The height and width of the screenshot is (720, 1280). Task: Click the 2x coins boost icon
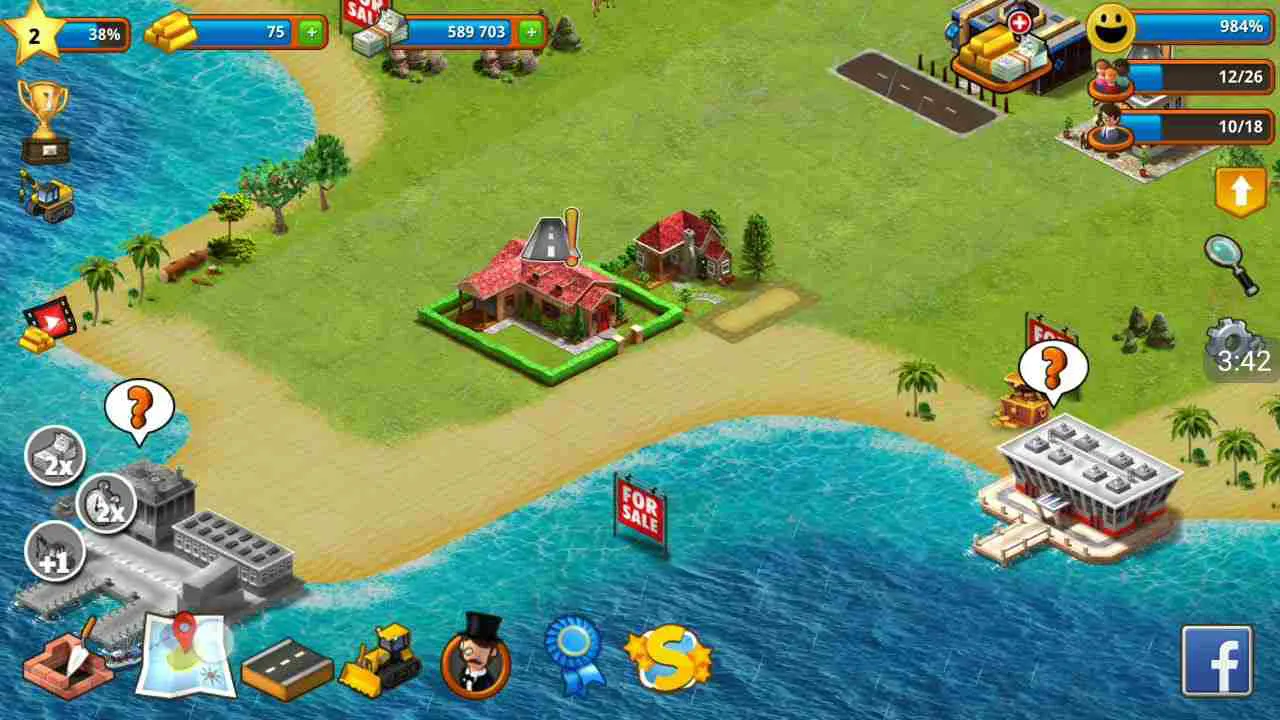[x=55, y=455]
